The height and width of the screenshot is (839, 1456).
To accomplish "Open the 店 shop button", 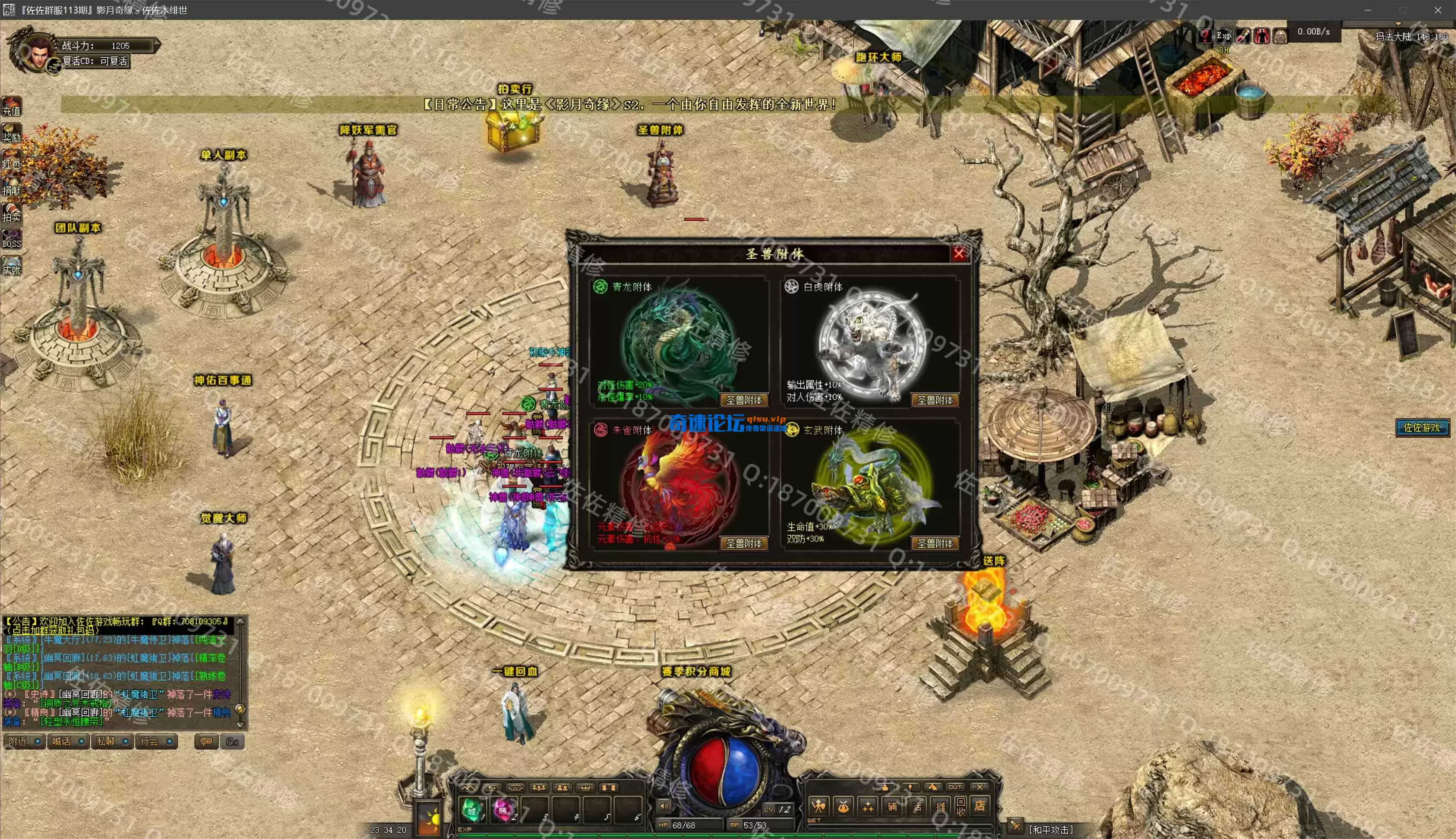I will tap(979, 806).
